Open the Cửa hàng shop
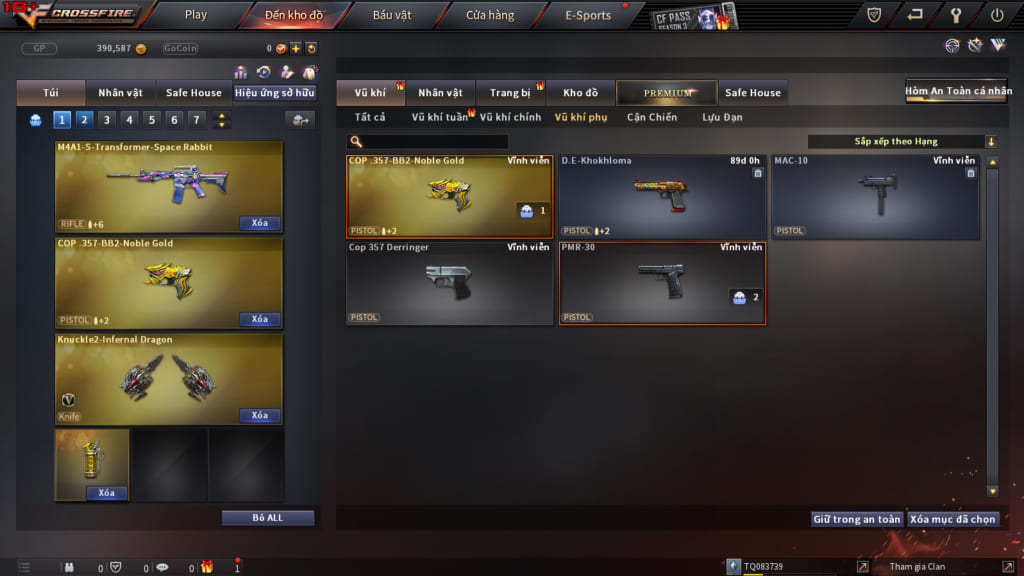 coord(490,15)
